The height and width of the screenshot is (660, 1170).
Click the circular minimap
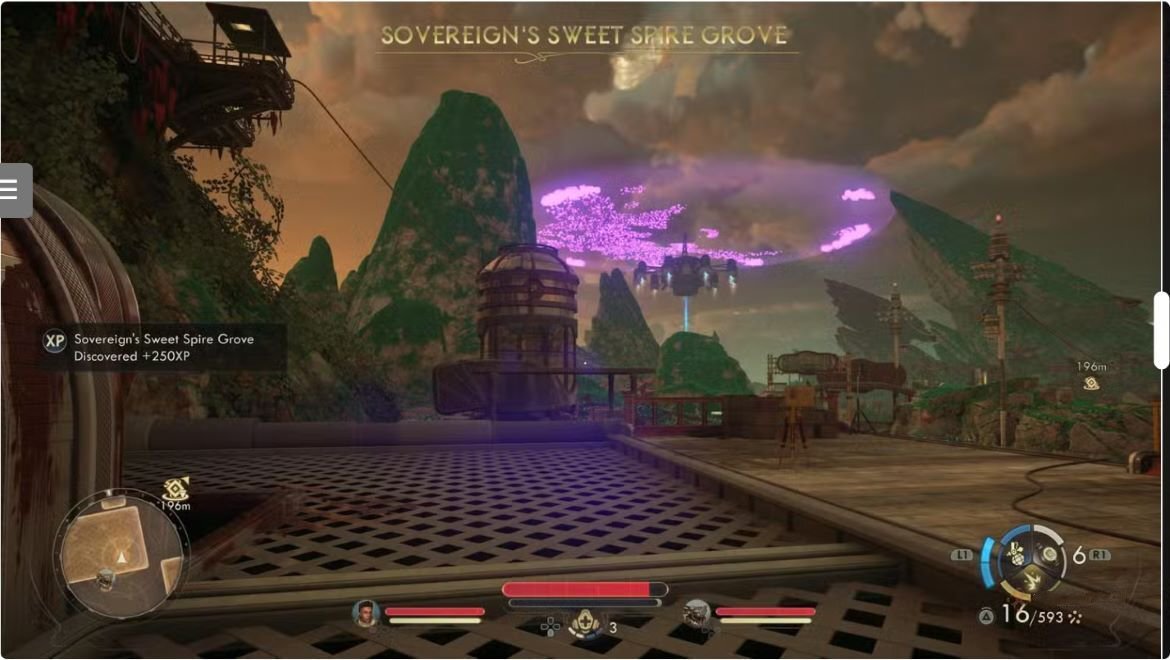(x=121, y=555)
